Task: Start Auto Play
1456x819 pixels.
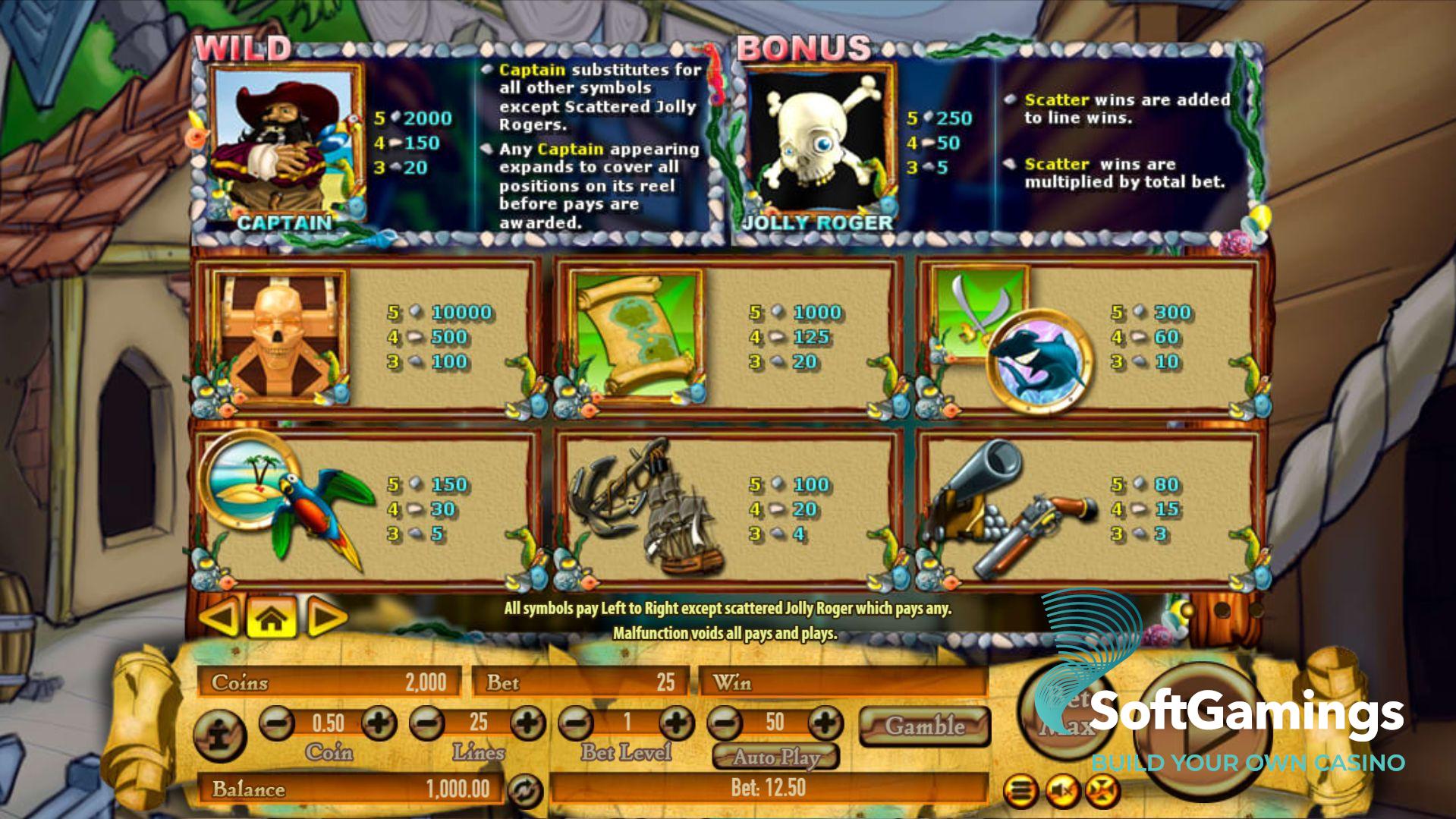Action: pyautogui.click(x=776, y=757)
